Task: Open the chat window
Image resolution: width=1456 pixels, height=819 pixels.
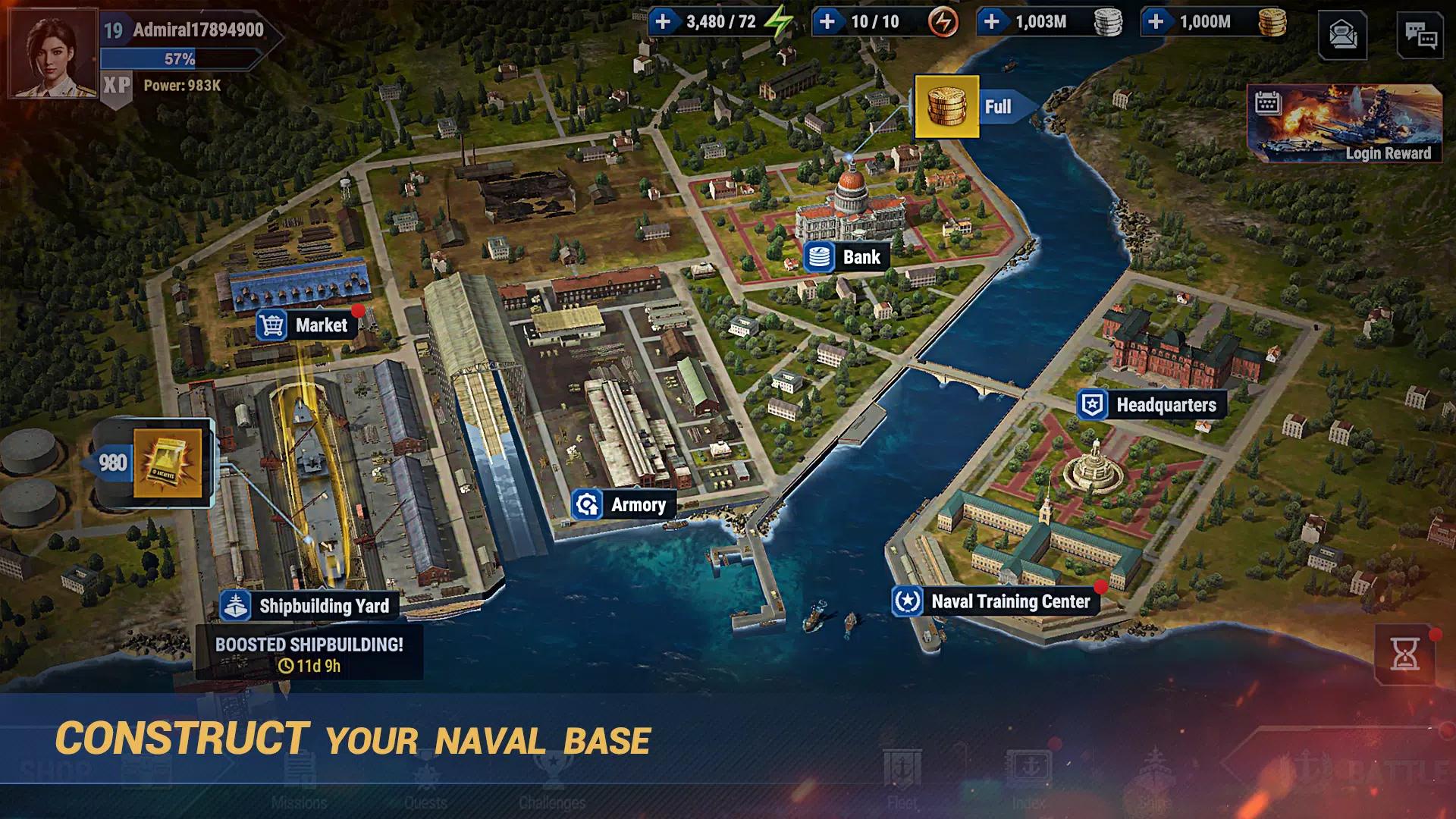Action: coord(1420,36)
